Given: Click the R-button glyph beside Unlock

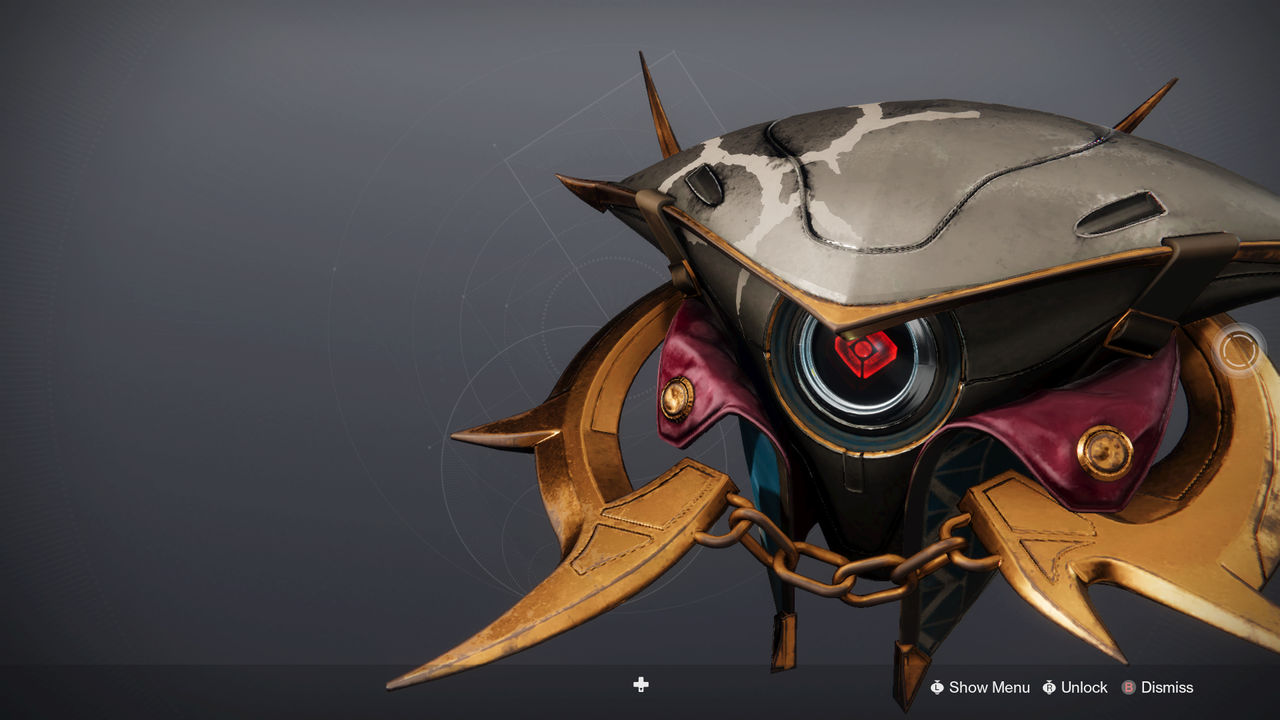Looking at the screenshot, I should pos(1049,687).
